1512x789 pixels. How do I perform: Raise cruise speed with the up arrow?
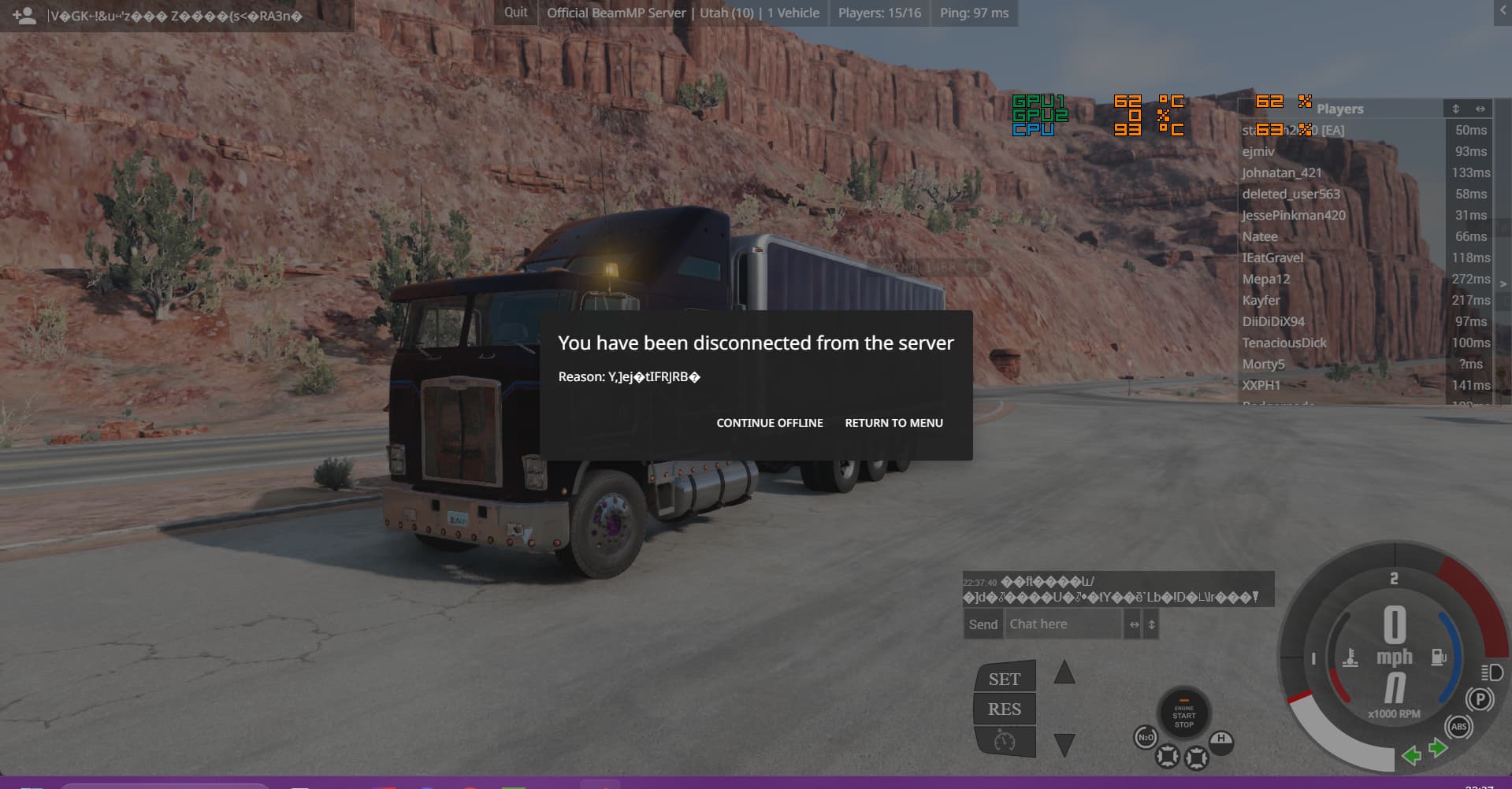(1064, 672)
